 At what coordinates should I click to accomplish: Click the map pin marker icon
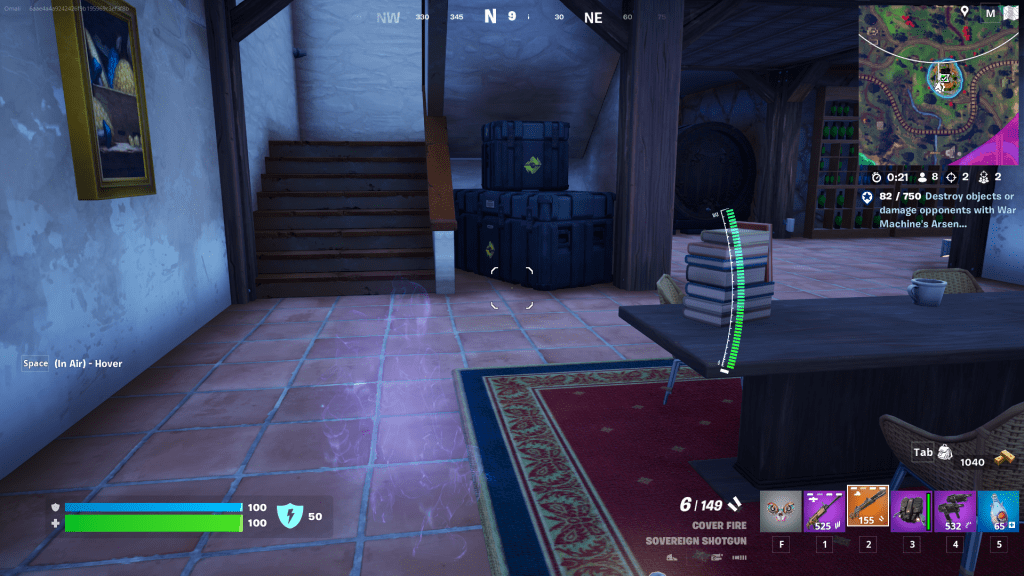[x=965, y=12]
